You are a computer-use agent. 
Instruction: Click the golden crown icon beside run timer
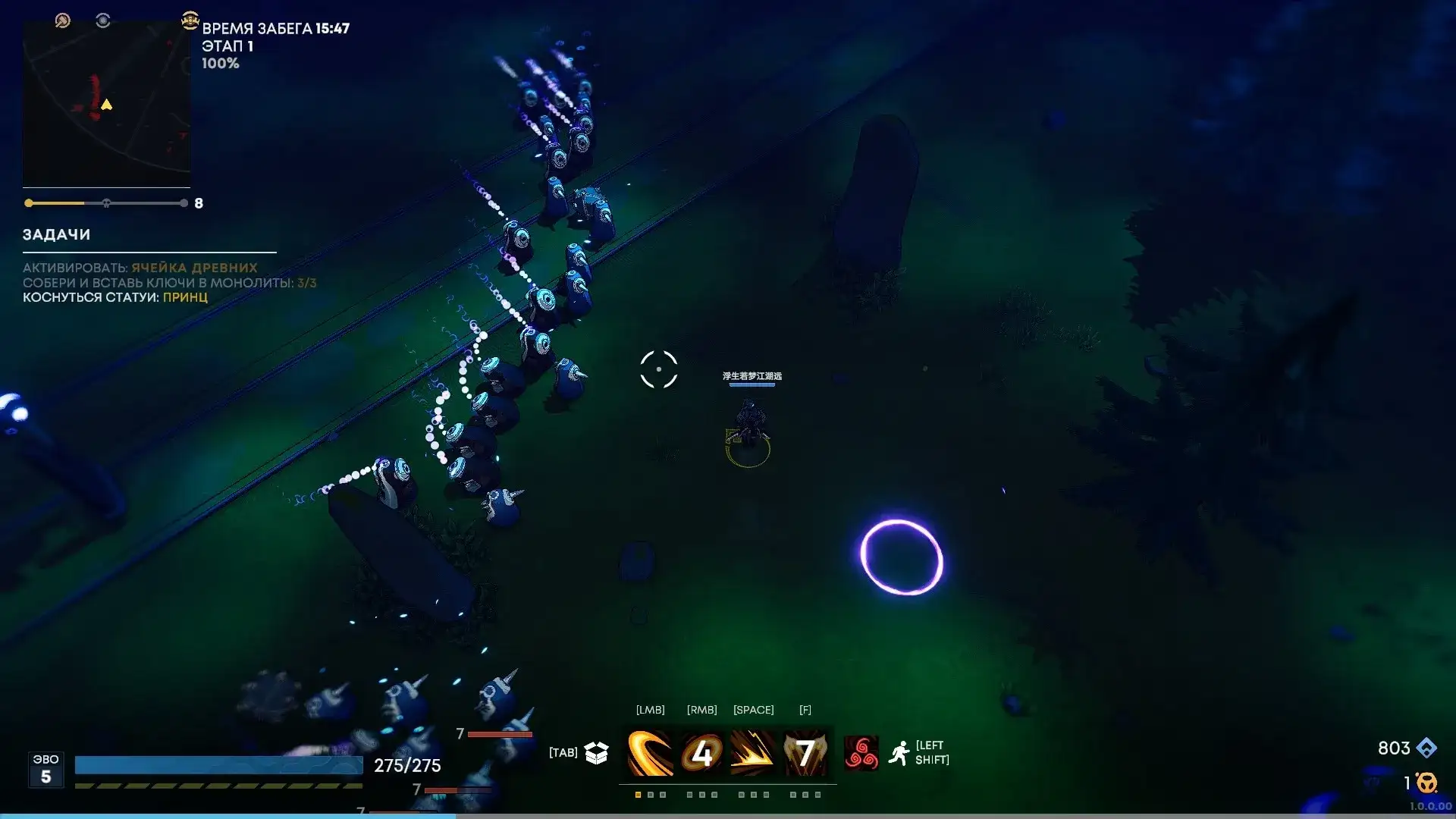pyautogui.click(x=190, y=20)
